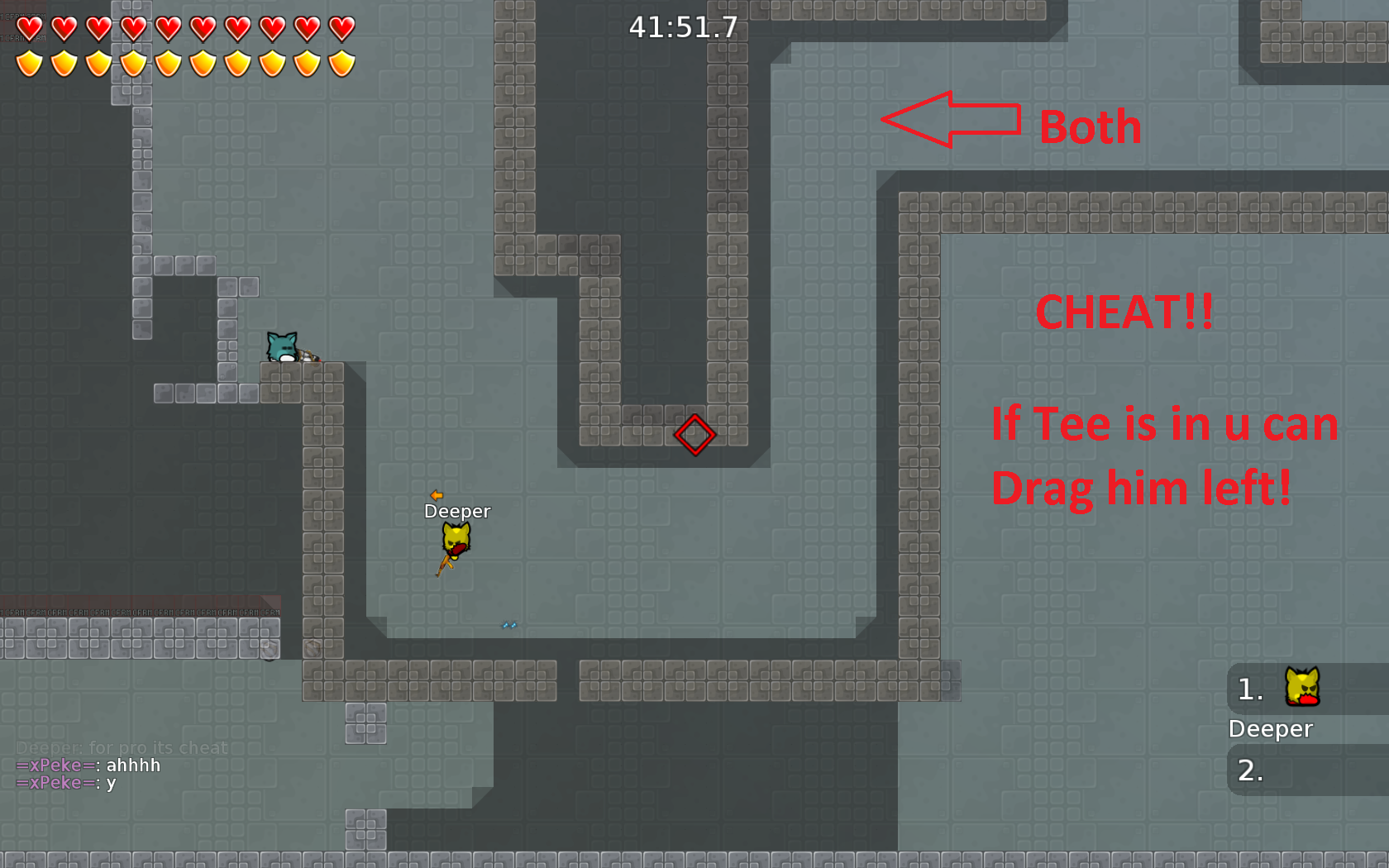Click the chat message saying ahhhh

(132, 765)
